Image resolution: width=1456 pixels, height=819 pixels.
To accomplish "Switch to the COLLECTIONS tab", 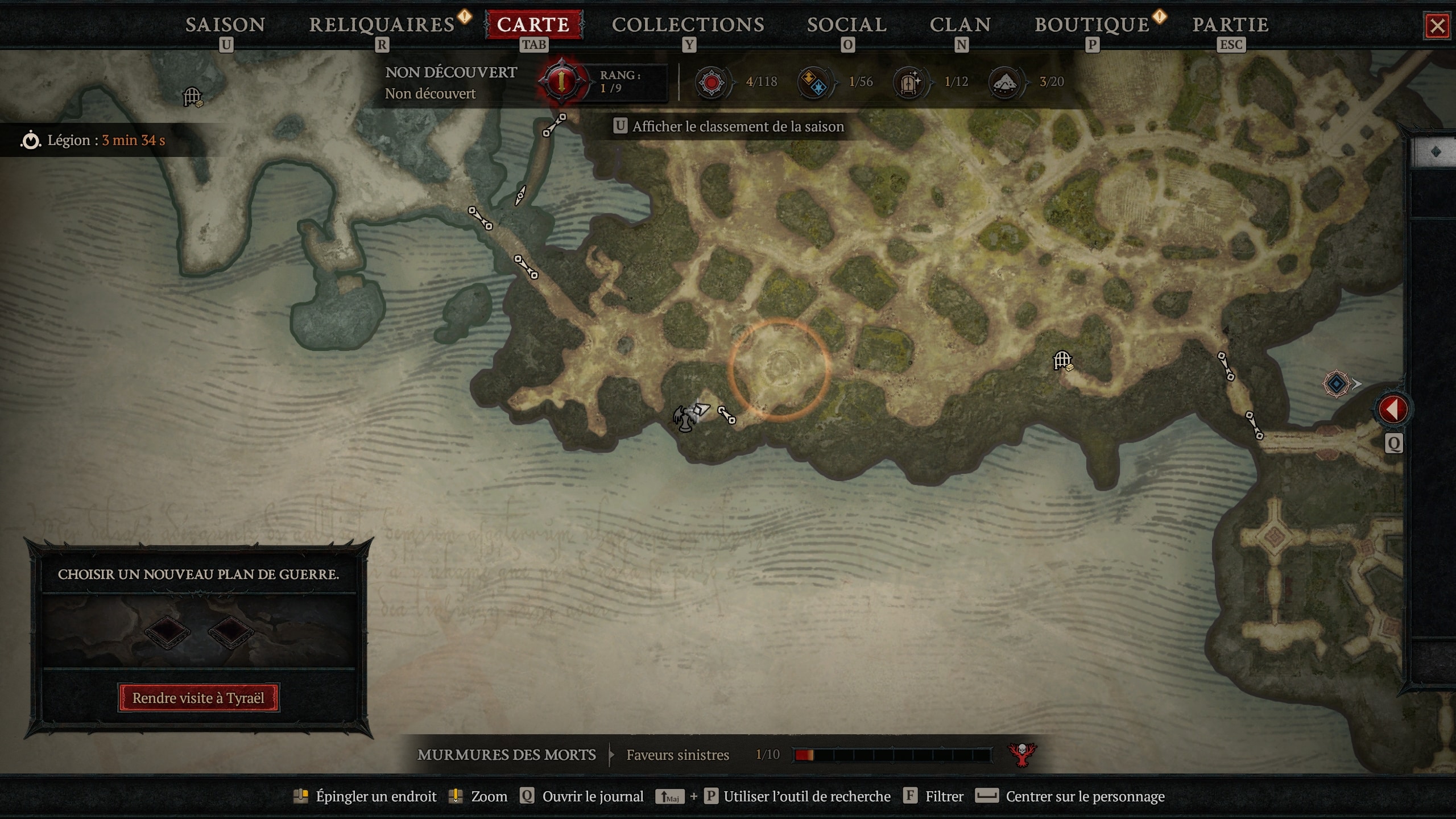I will pyautogui.click(x=688, y=24).
